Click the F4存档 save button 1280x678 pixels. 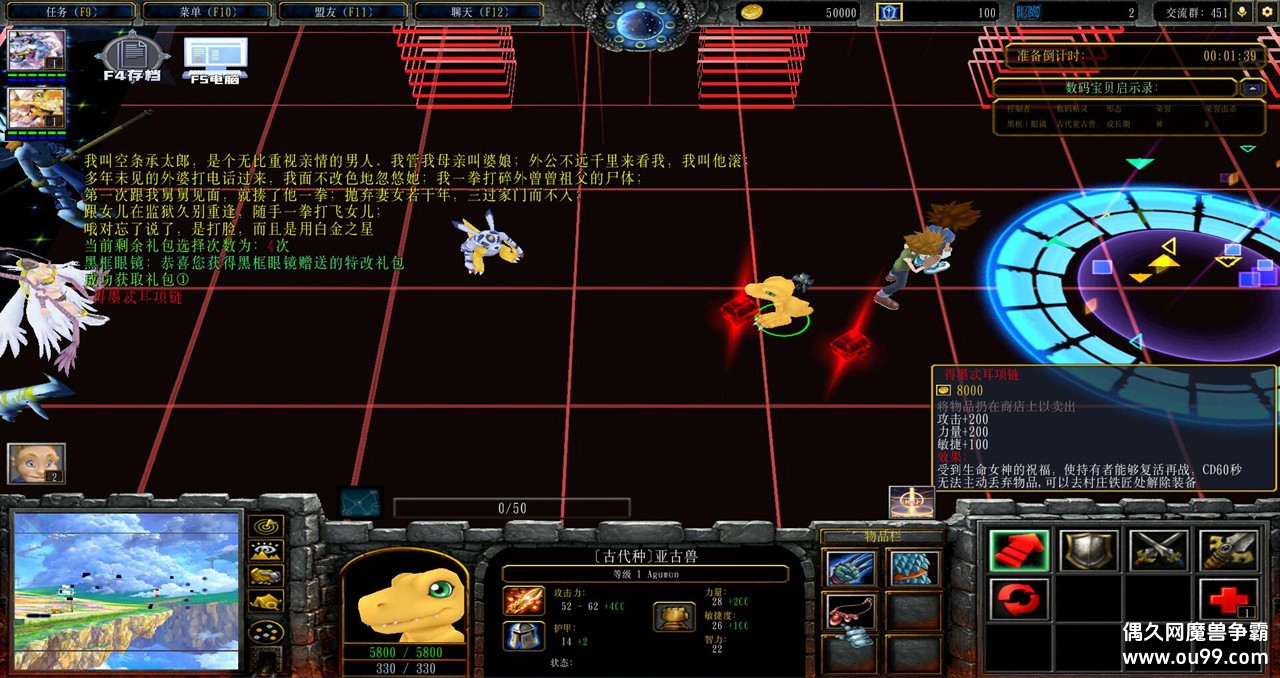pos(131,58)
